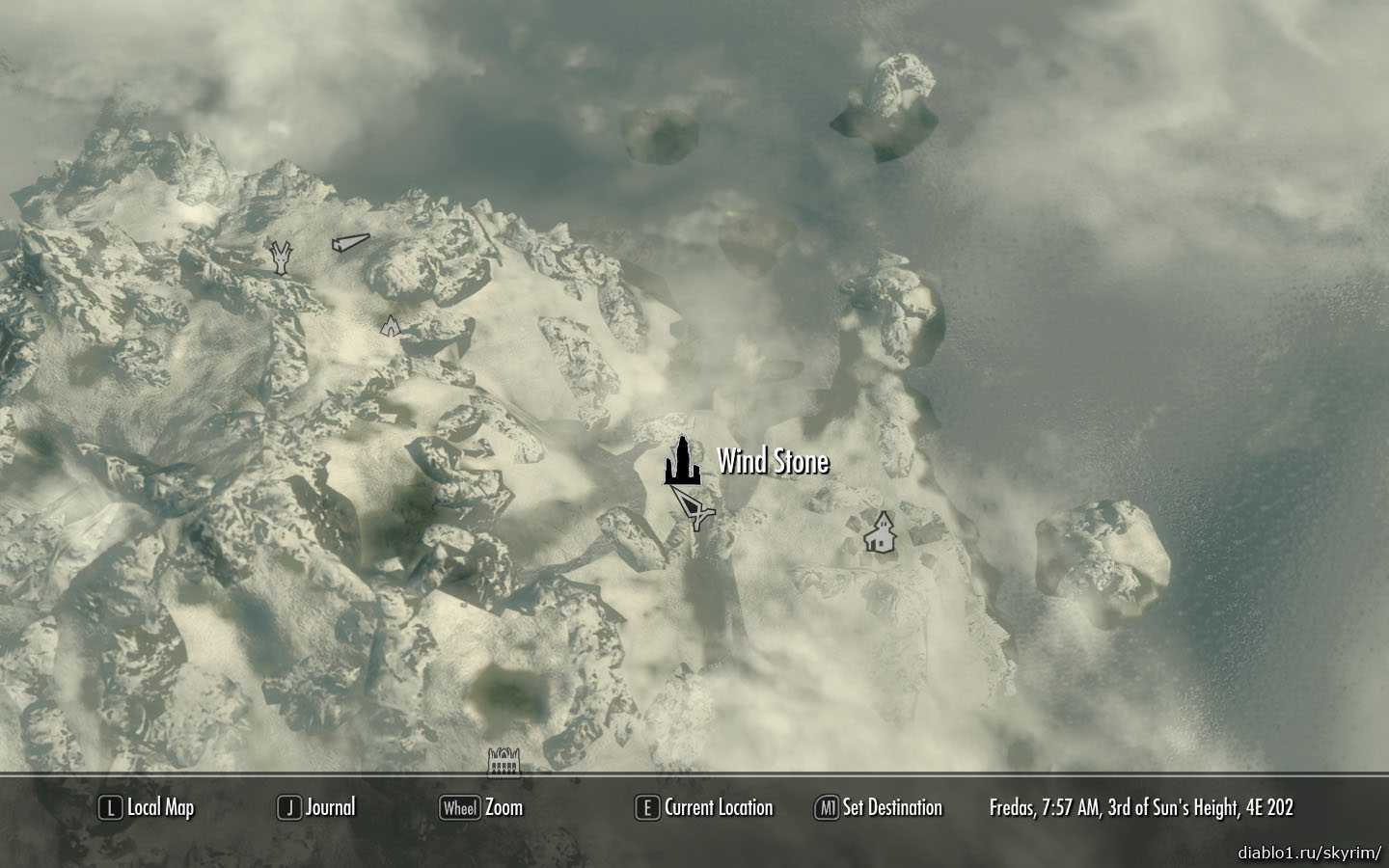
Task: Activate Set Destination
Action: pyautogui.click(x=879, y=808)
